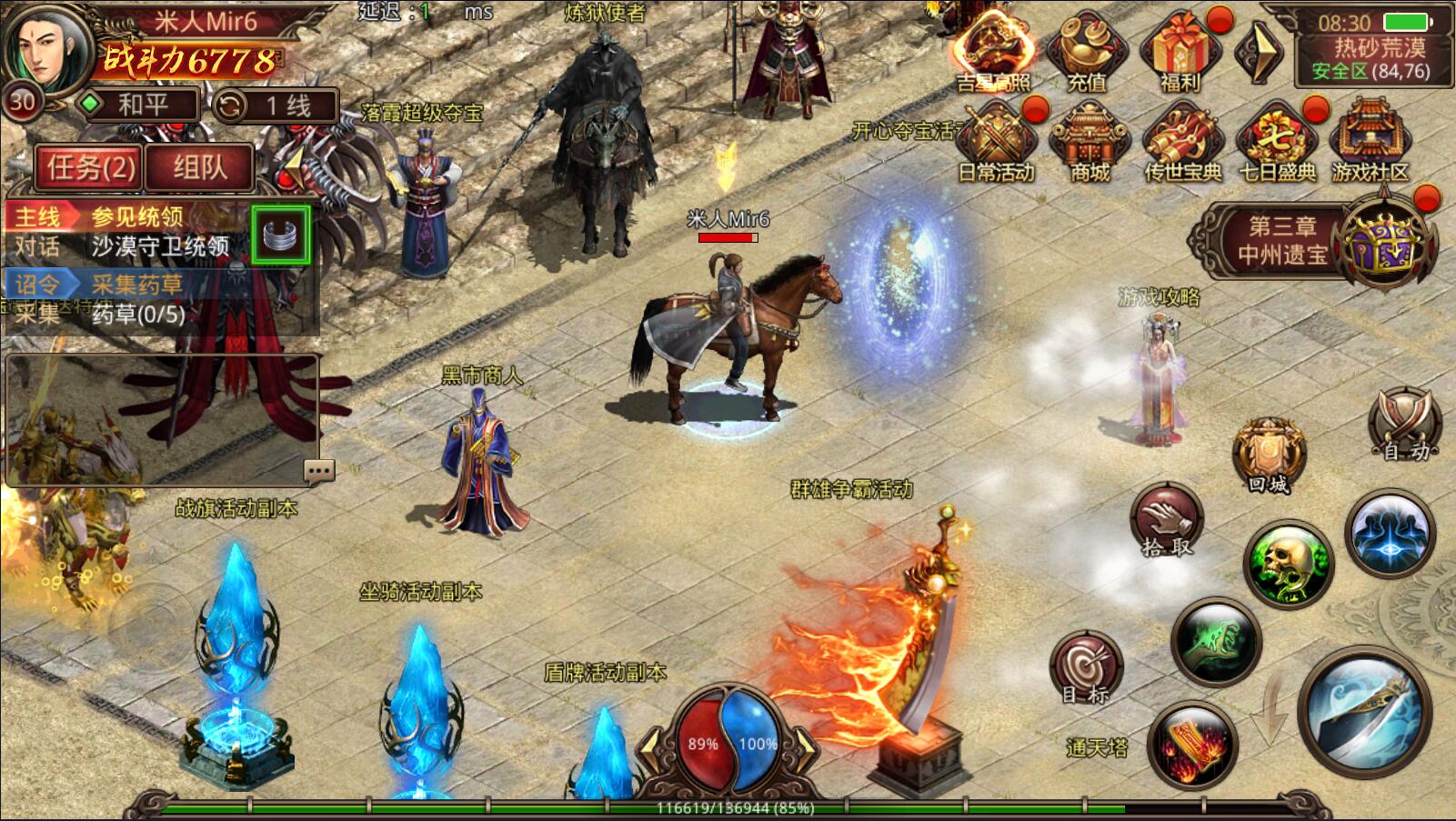Open the 任务(2) quest tab
The image size is (1456, 821).
tap(91, 167)
